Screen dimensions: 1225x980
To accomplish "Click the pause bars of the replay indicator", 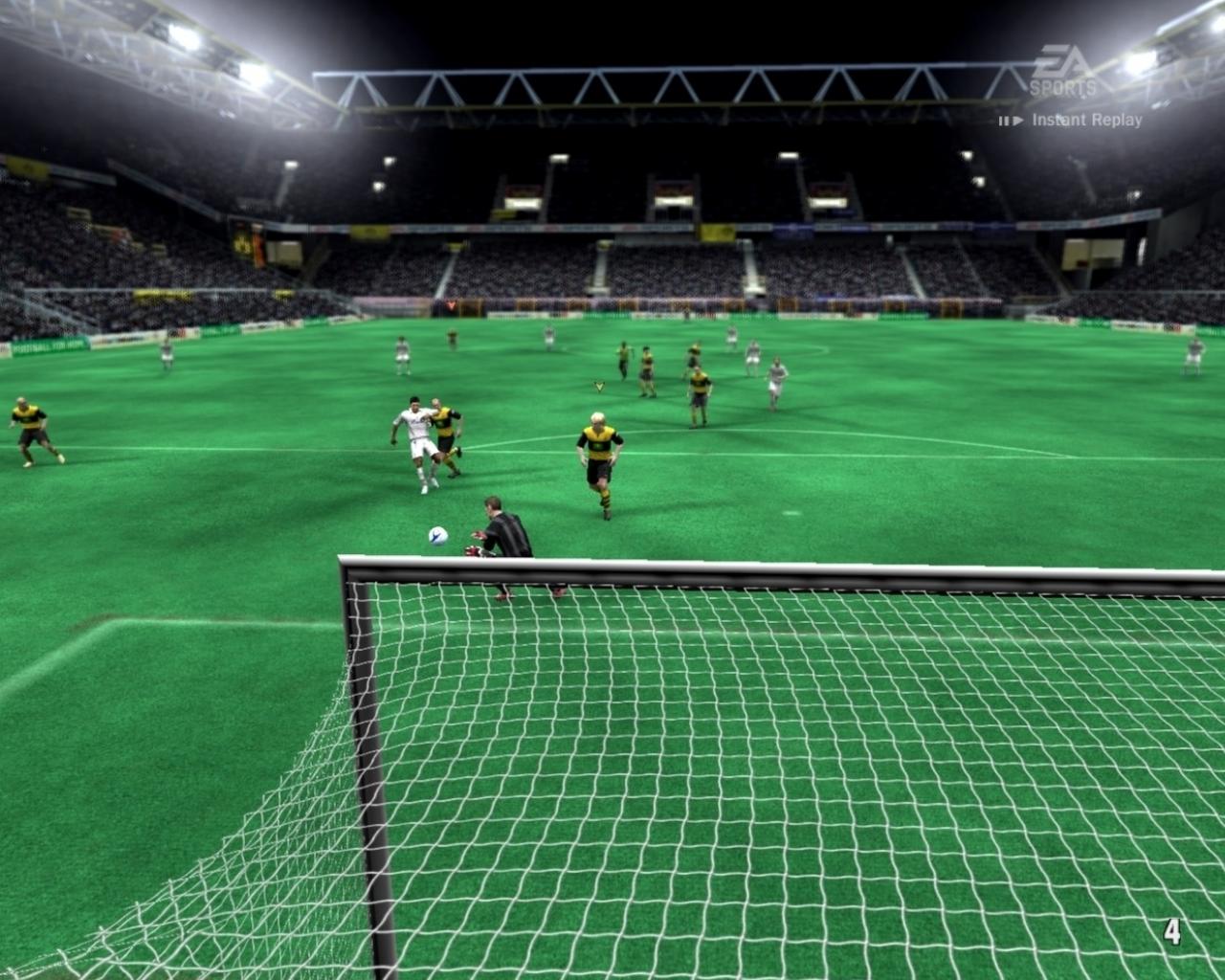I will (x=1003, y=119).
